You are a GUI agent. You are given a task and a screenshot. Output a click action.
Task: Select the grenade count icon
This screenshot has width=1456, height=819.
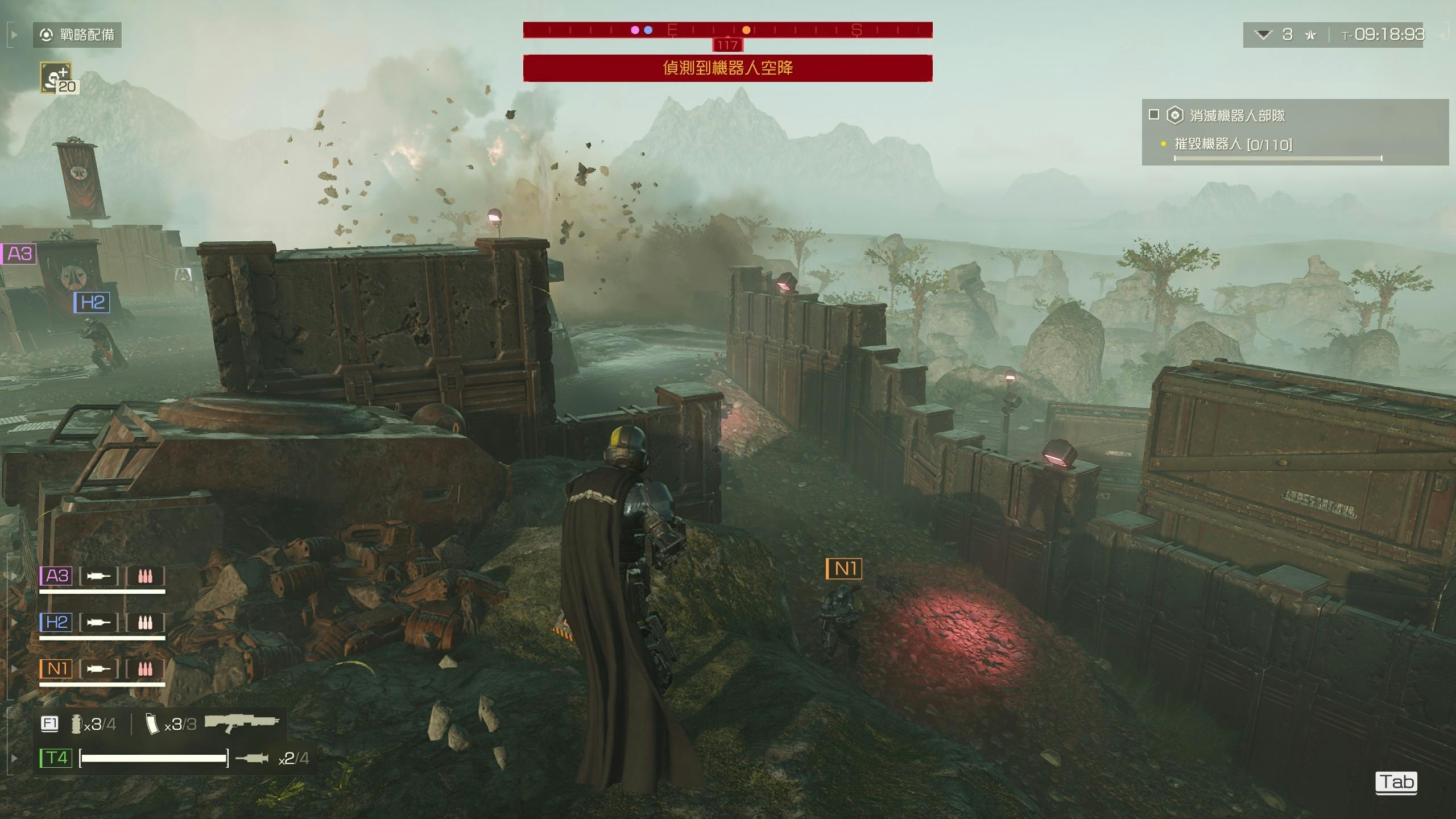tap(76, 724)
